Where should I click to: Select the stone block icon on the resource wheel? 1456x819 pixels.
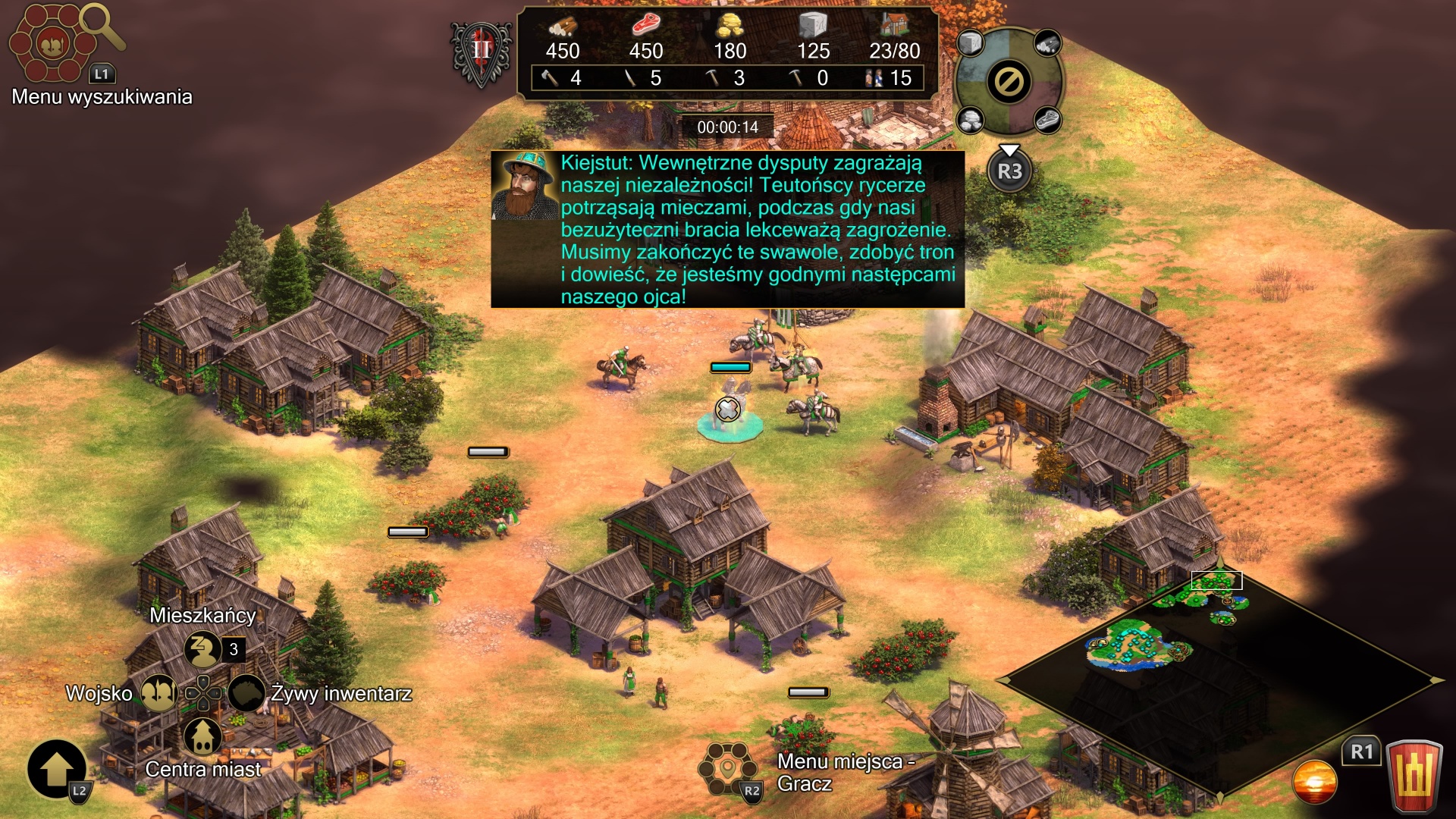point(970,43)
